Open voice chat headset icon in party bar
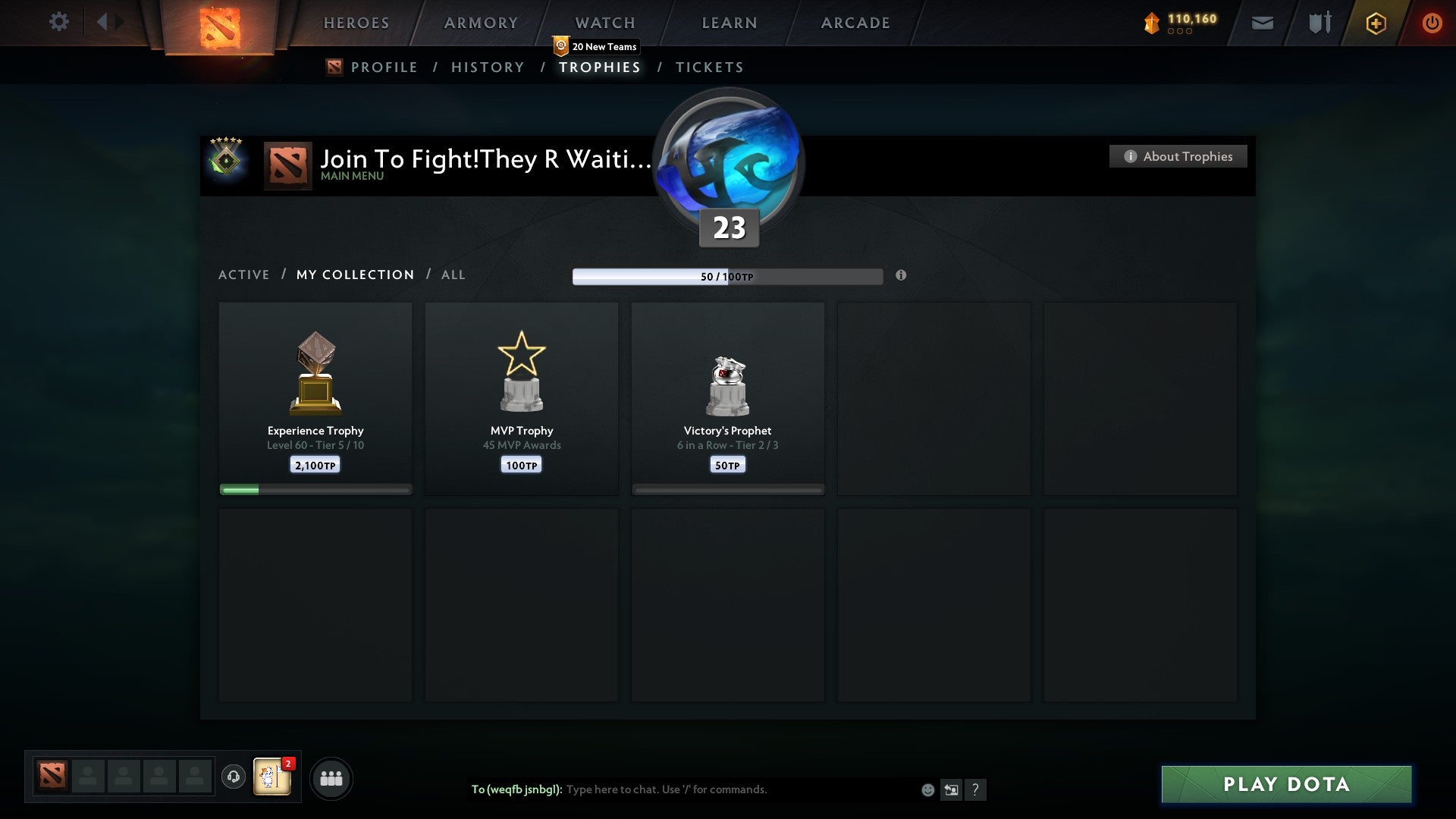The image size is (1456, 819). coord(233,777)
